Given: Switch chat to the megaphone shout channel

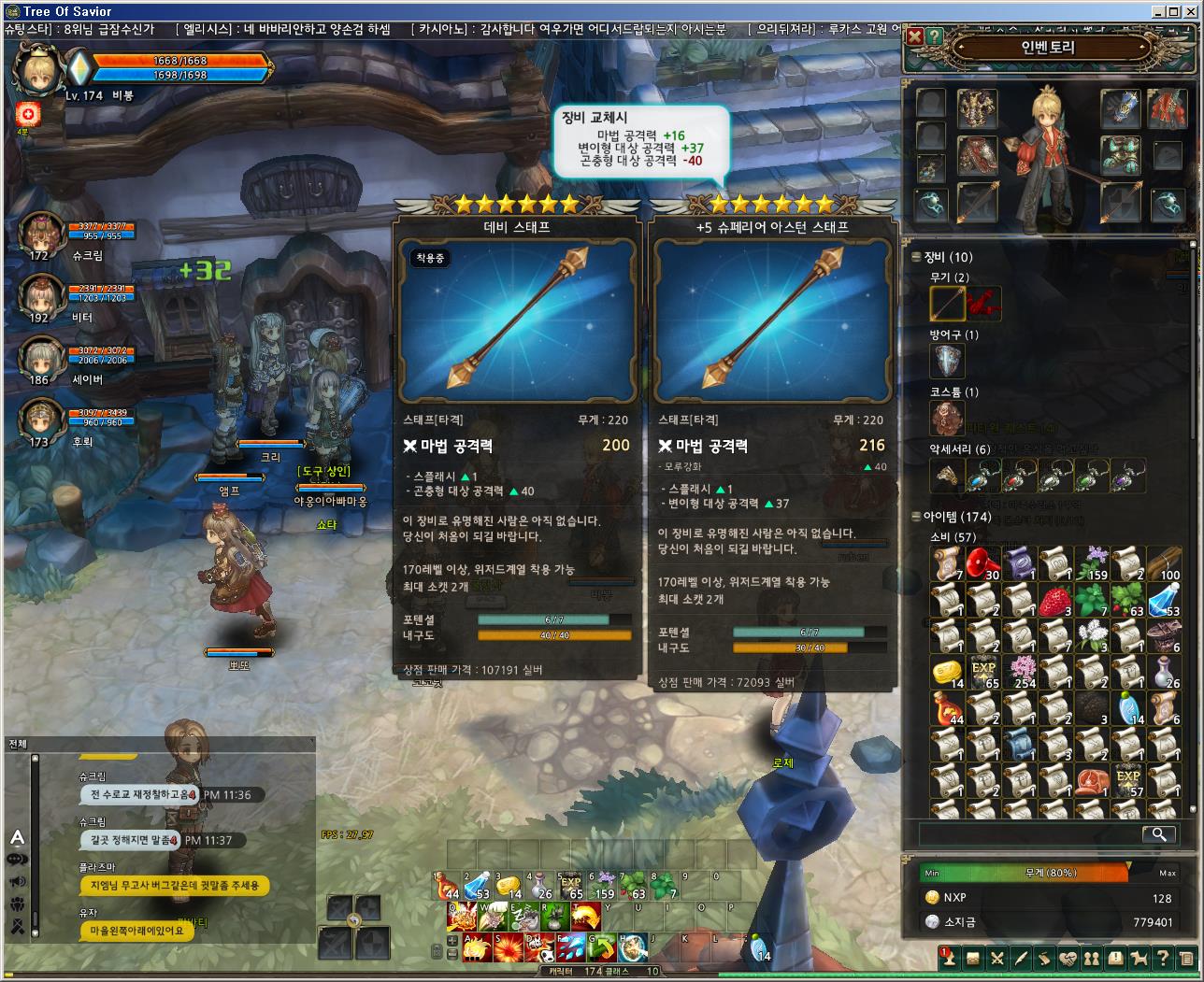Looking at the screenshot, I should [x=17, y=882].
